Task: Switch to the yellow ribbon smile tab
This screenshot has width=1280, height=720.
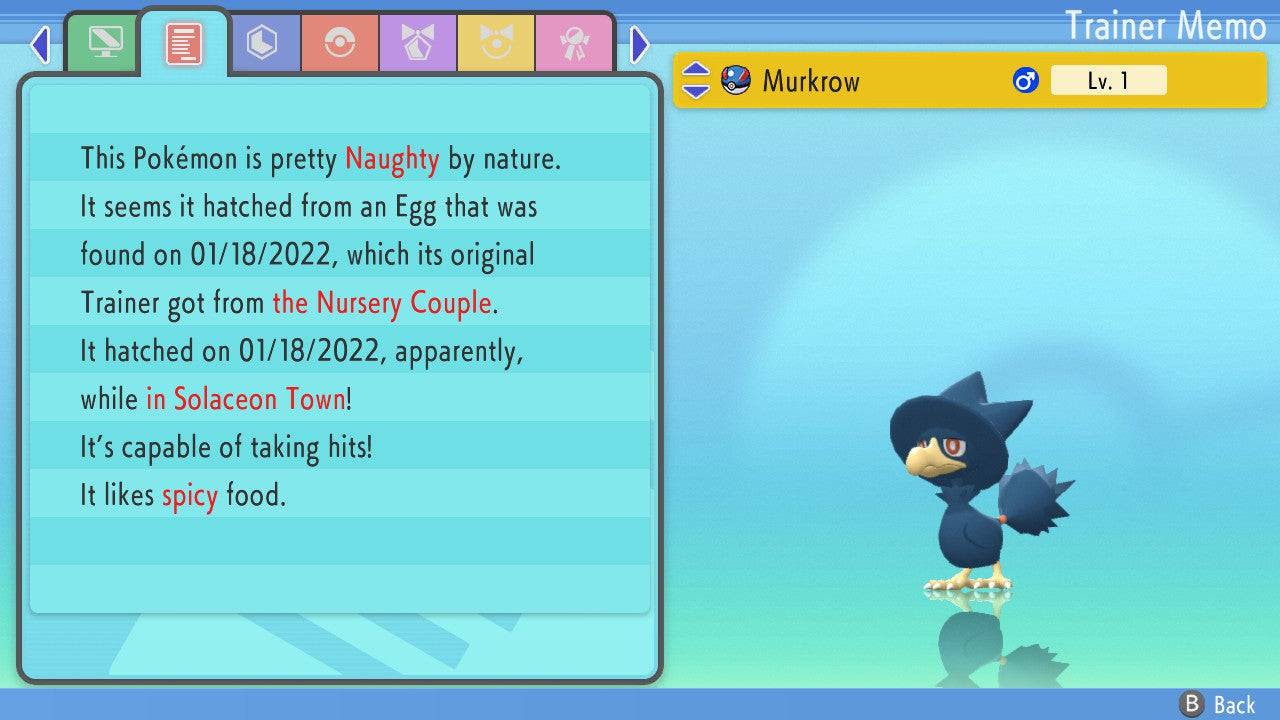Action: tap(496, 44)
